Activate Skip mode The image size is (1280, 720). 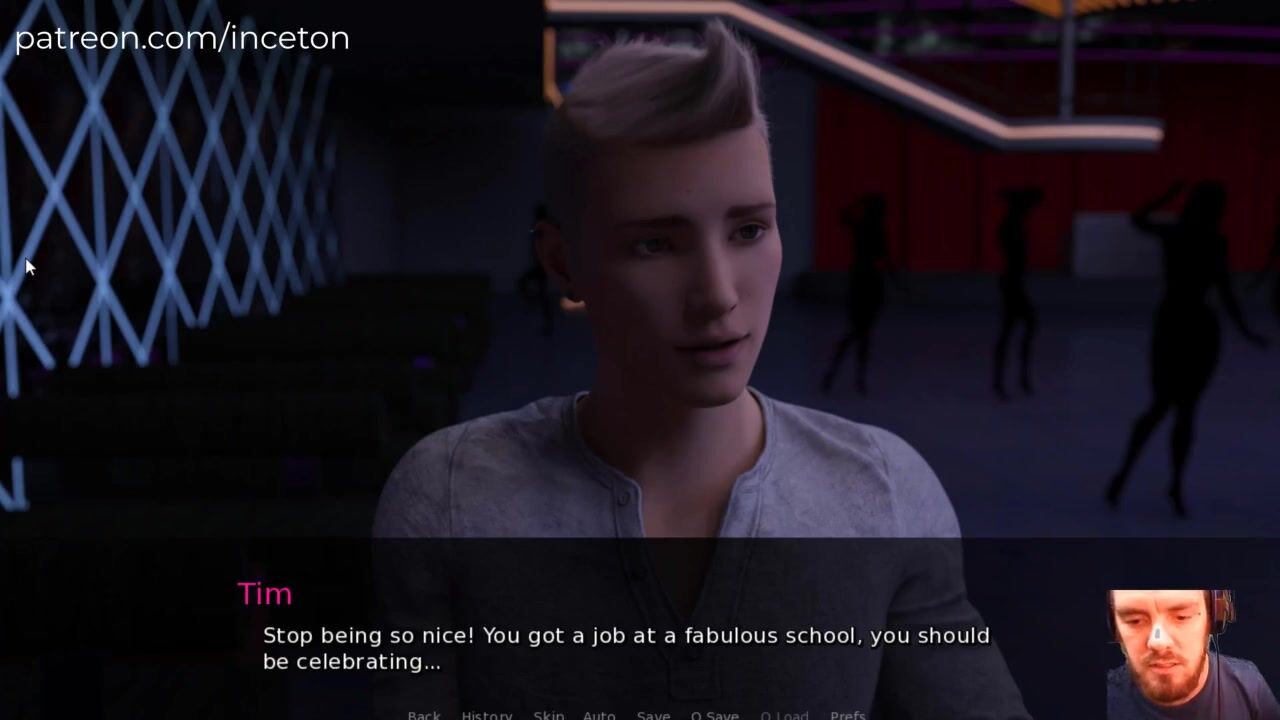pyautogui.click(x=548, y=715)
